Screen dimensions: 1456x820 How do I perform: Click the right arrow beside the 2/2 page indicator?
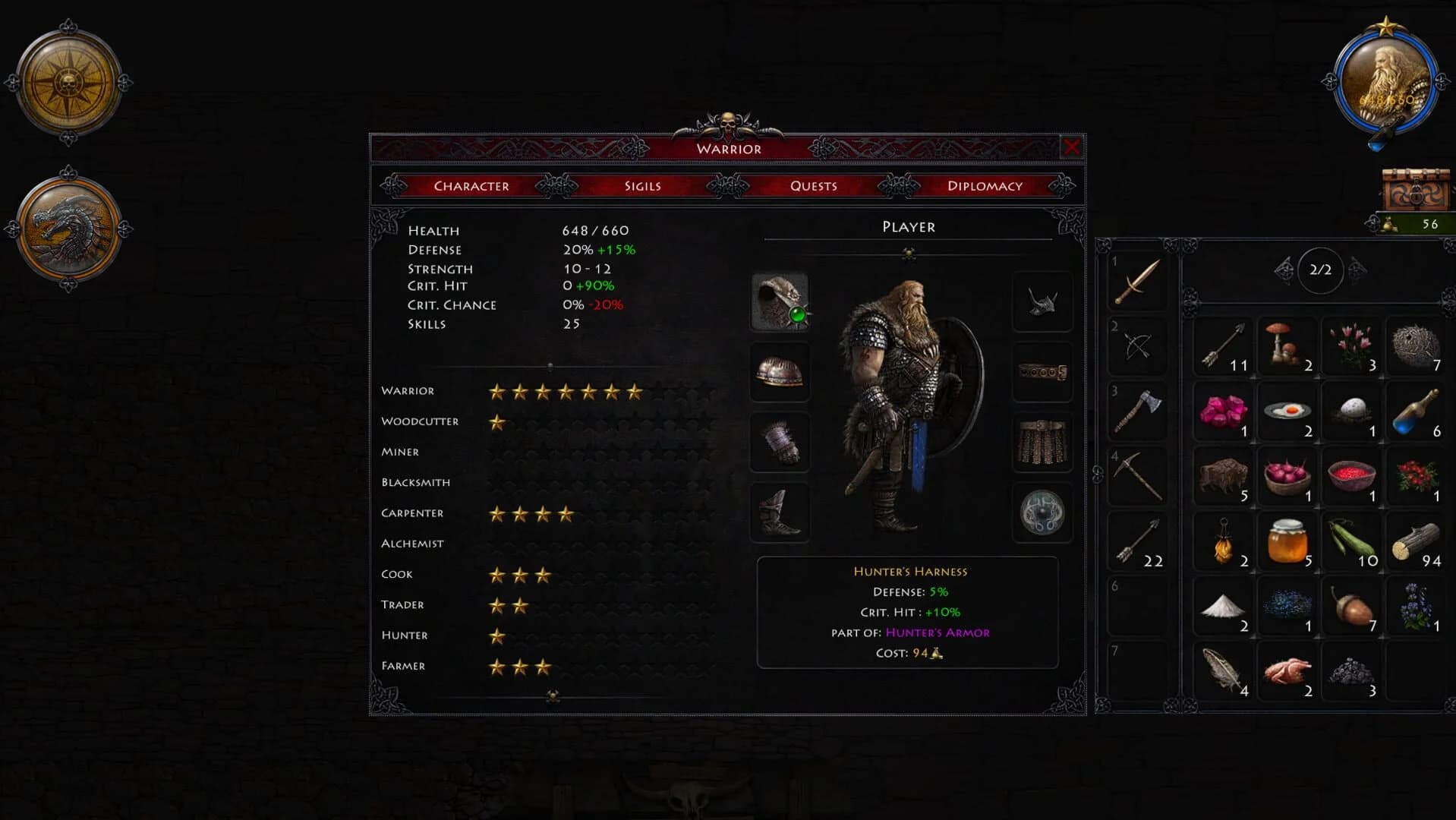[x=1357, y=269]
